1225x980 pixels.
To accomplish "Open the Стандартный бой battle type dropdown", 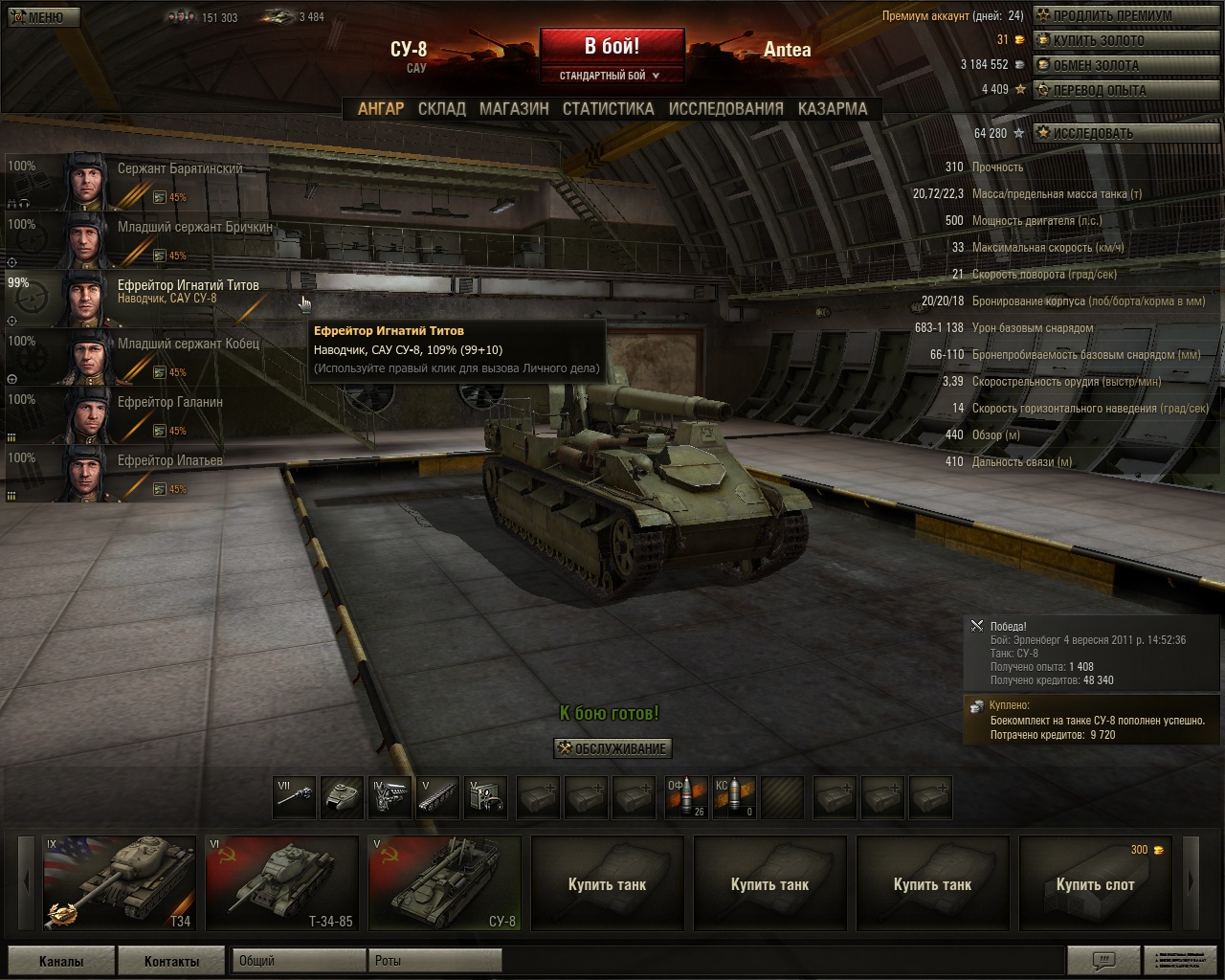I will (x=611, y=76).
